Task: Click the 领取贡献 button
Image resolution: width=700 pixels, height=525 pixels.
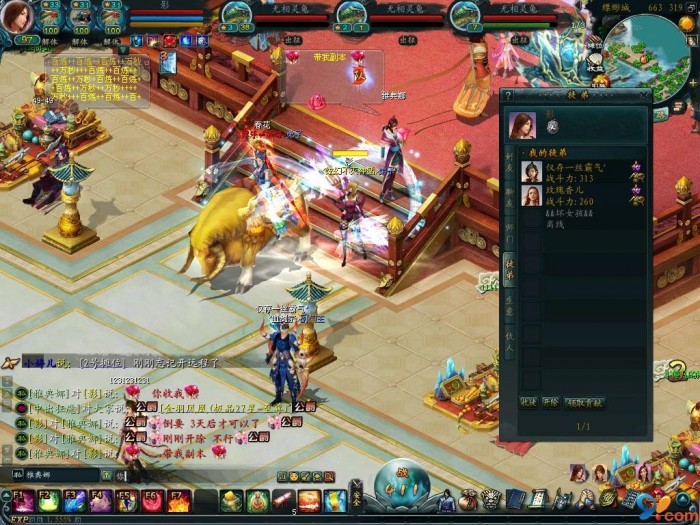Action: click(584, 402)
